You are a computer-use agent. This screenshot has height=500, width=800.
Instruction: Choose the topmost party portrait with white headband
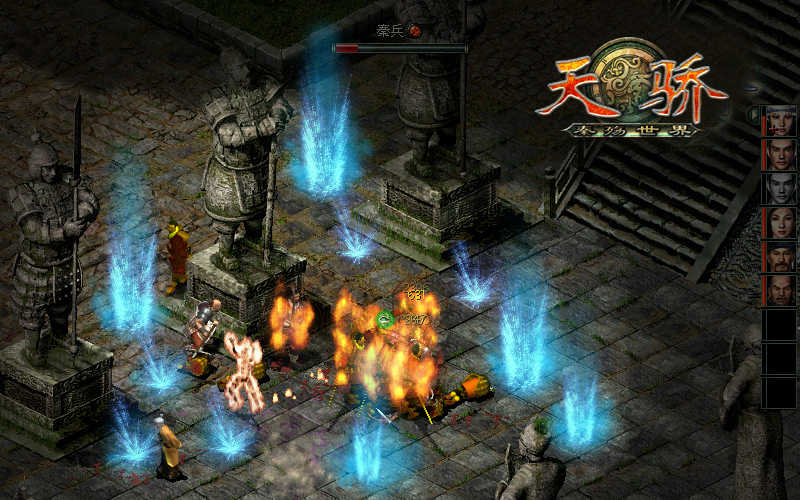[x=779, y=121]
